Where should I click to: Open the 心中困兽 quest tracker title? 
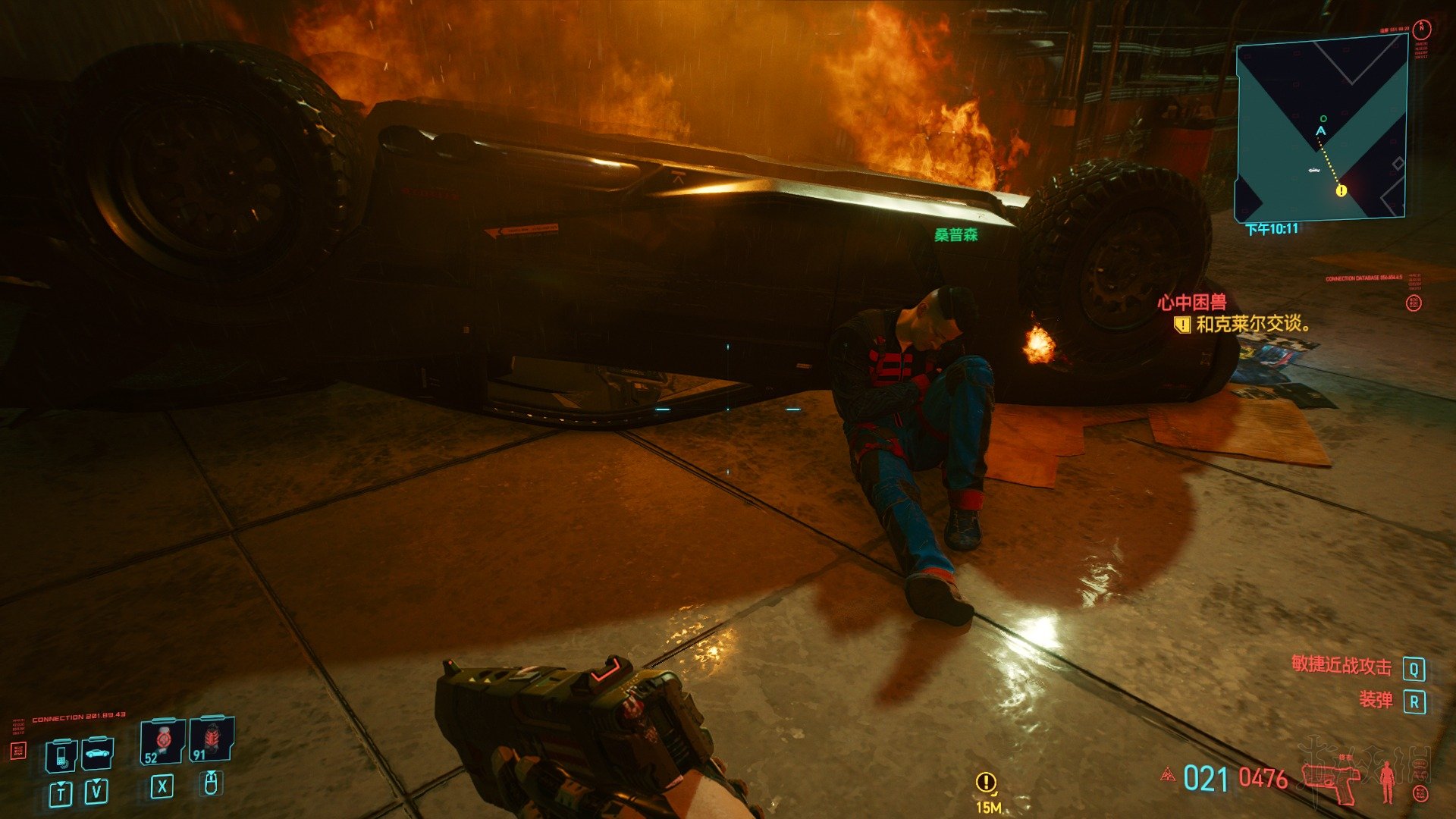click(x=1191, y=303)
